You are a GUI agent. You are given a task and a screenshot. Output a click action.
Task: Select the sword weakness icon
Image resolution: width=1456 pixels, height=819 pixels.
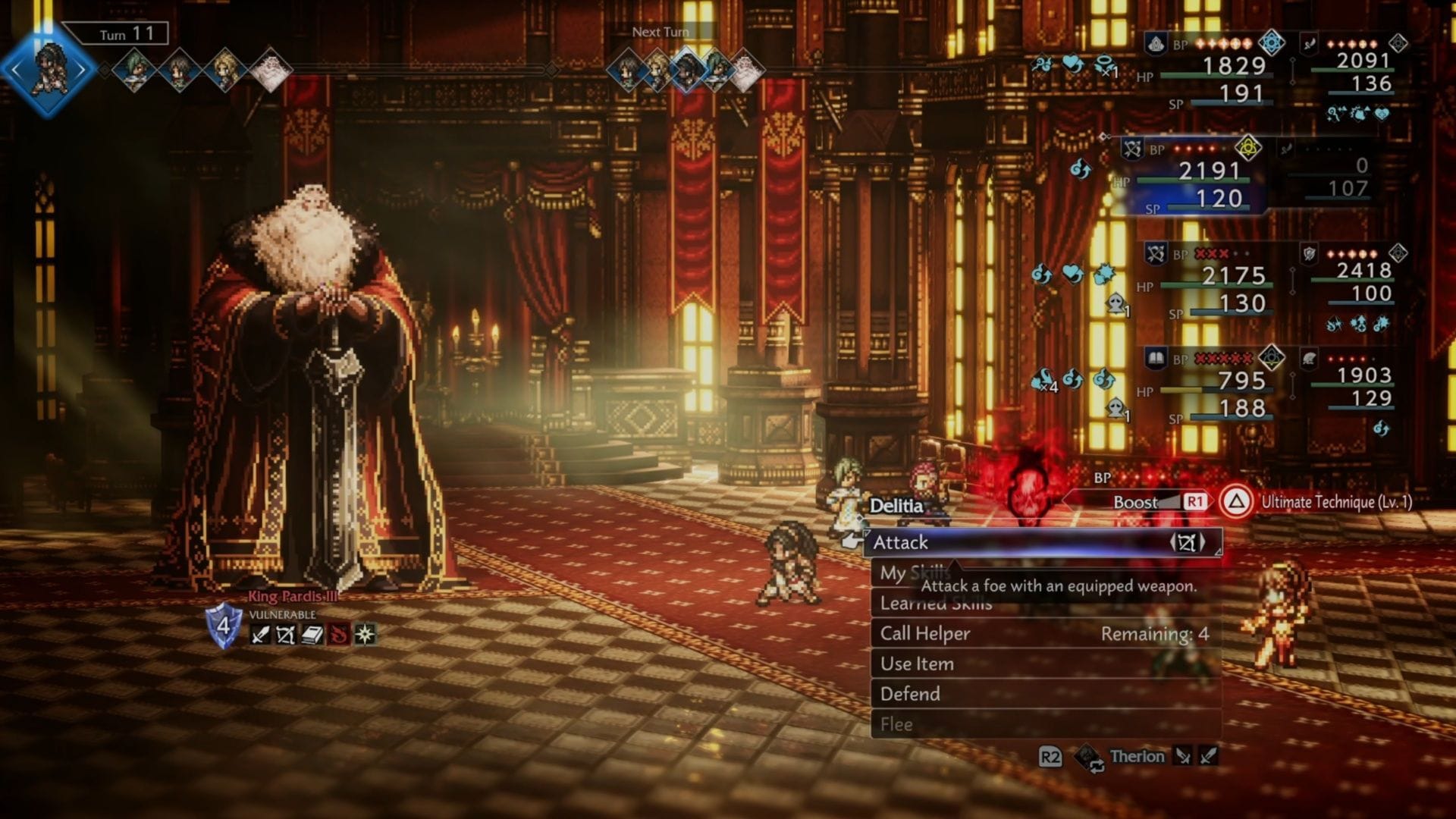260,635
